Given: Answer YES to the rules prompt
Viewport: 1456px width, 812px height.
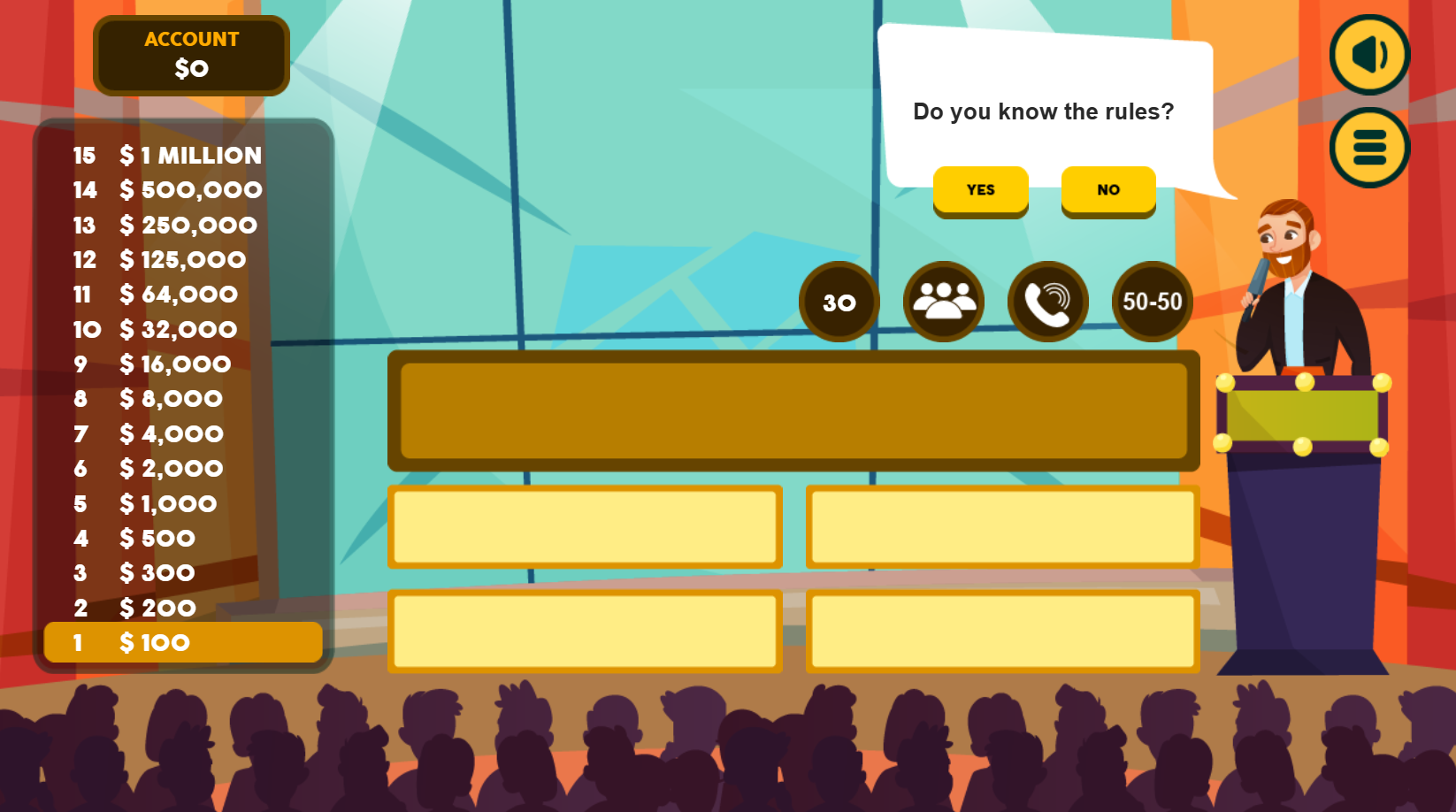Looking at the screenshot, I should click(x=980, y=190).
